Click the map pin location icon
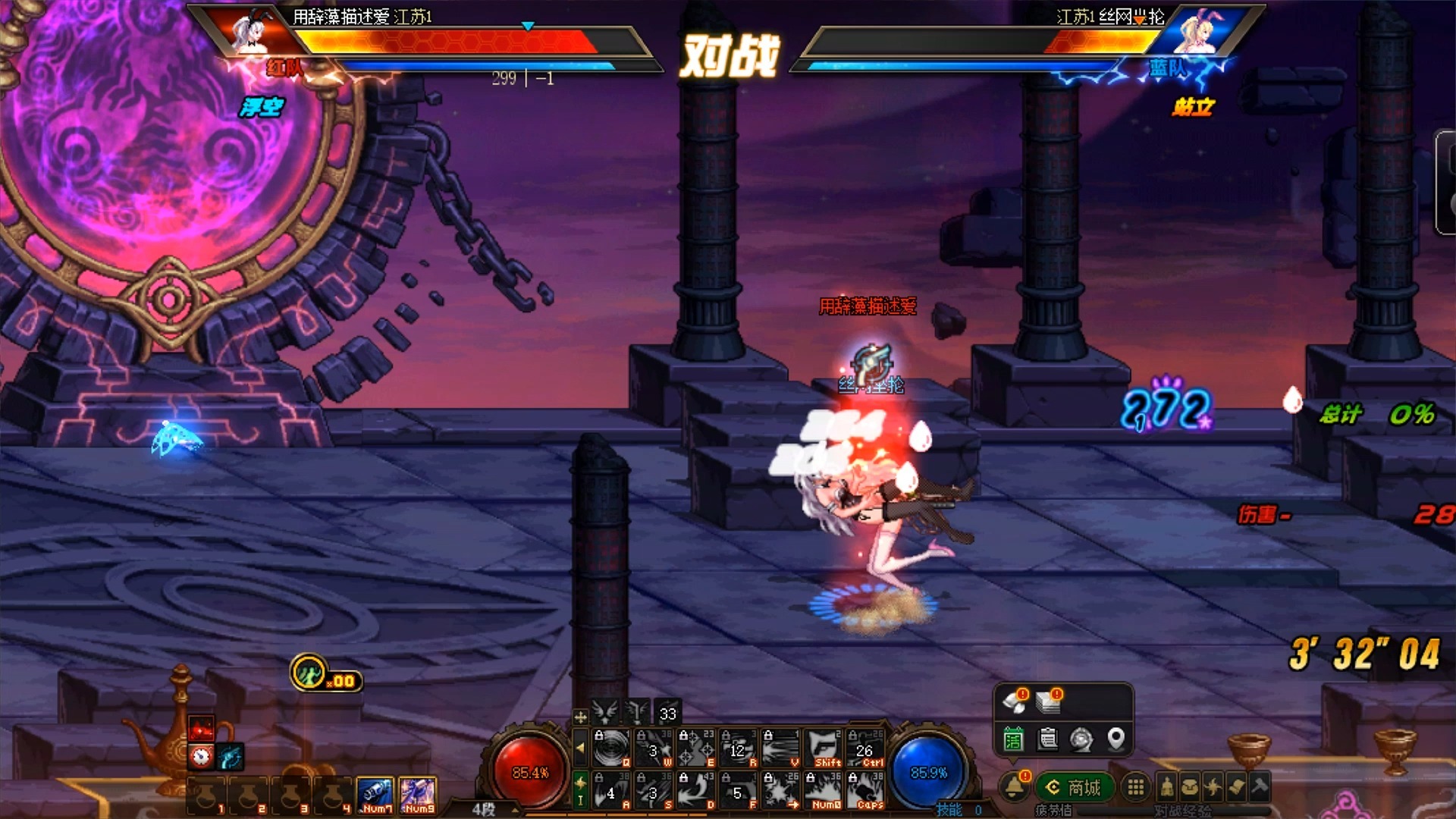 pyautogui.click(x=1116, y=738)
